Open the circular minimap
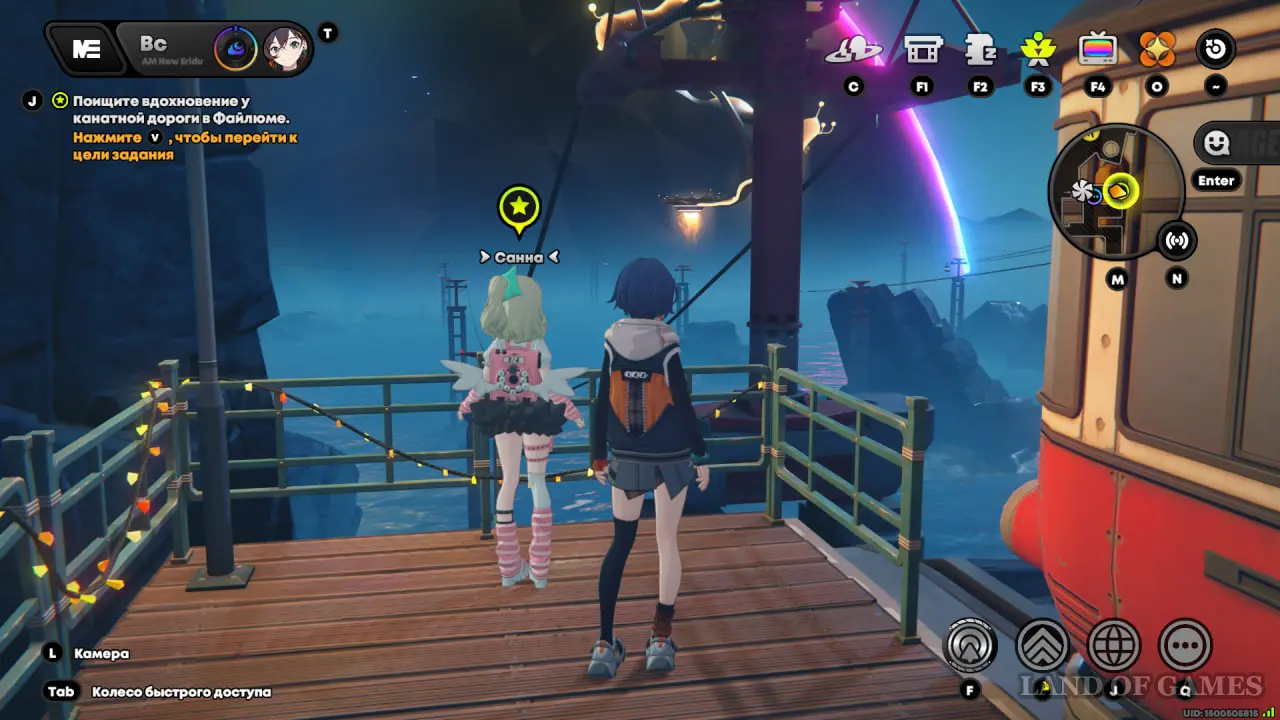The image size is (1280, 720). pos(1116,192)
